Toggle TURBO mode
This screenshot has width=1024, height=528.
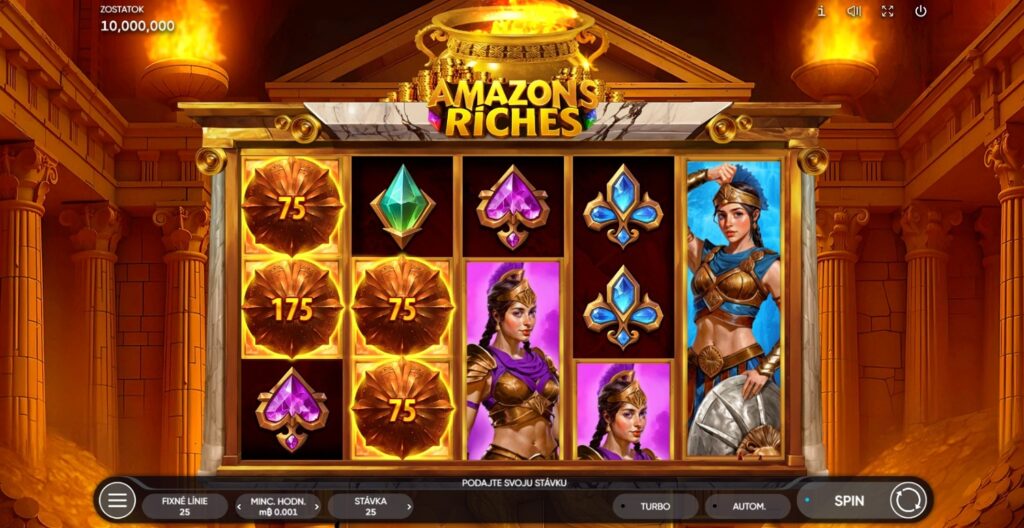655,506
